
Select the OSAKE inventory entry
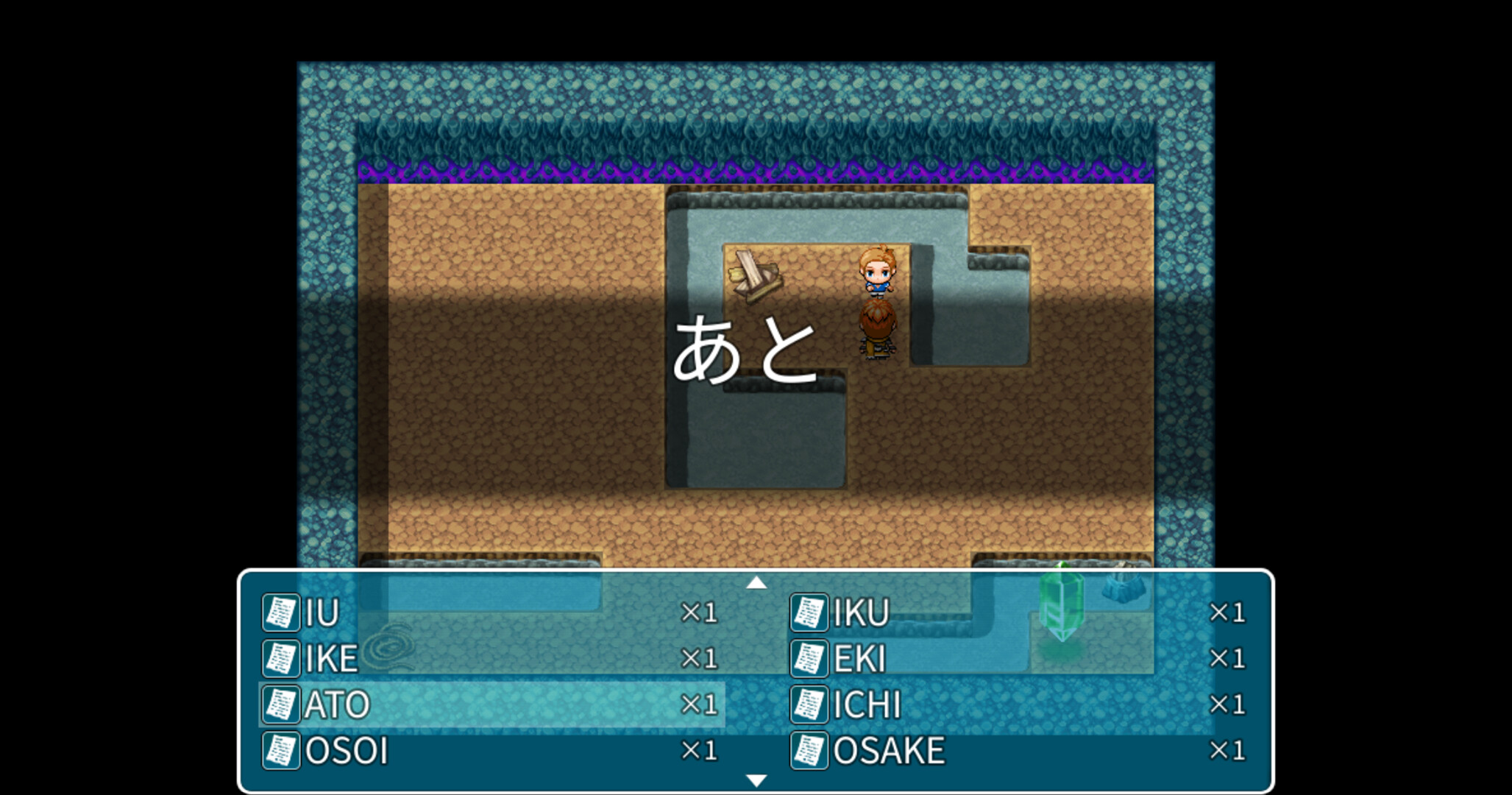[890, 751]
